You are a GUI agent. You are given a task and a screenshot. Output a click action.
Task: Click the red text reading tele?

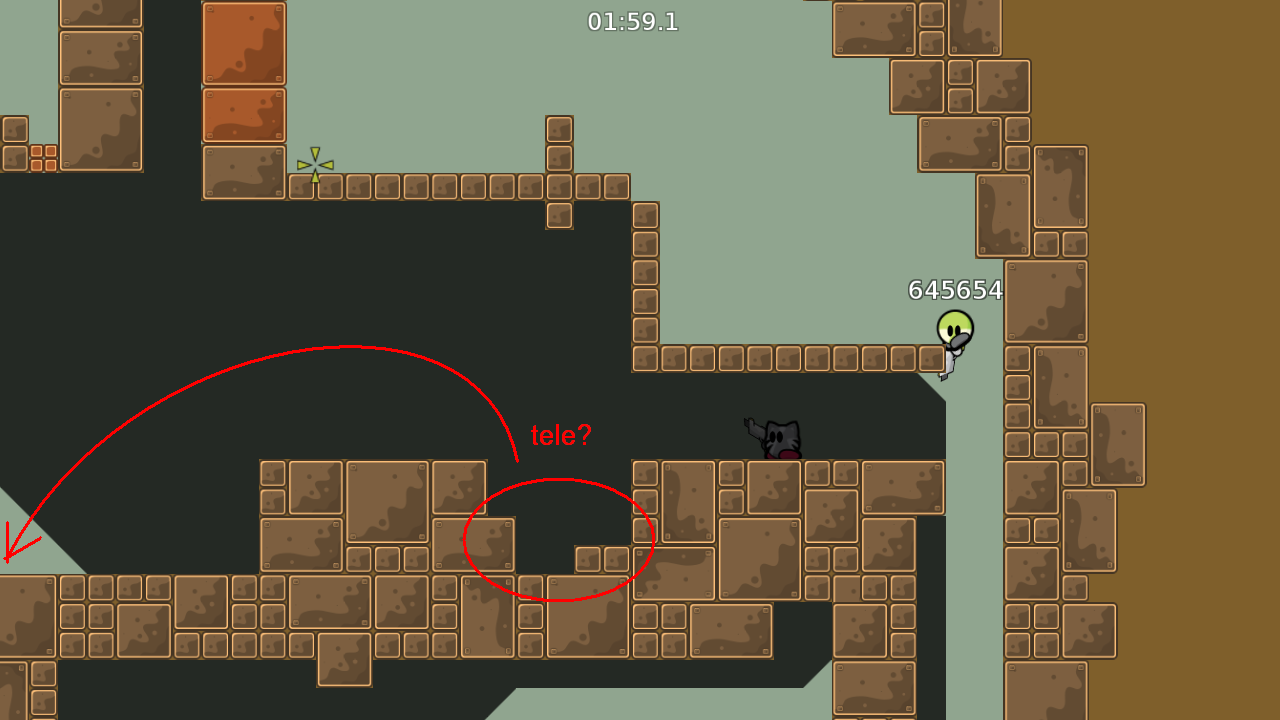561,435
